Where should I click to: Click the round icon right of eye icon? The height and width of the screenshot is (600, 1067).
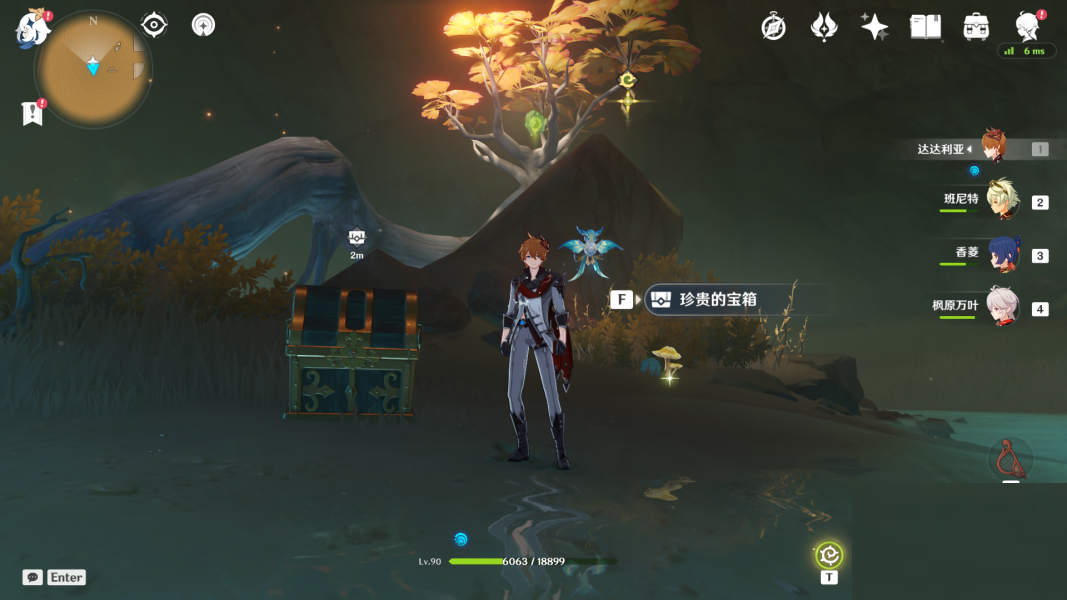click(x=203, y=25)
